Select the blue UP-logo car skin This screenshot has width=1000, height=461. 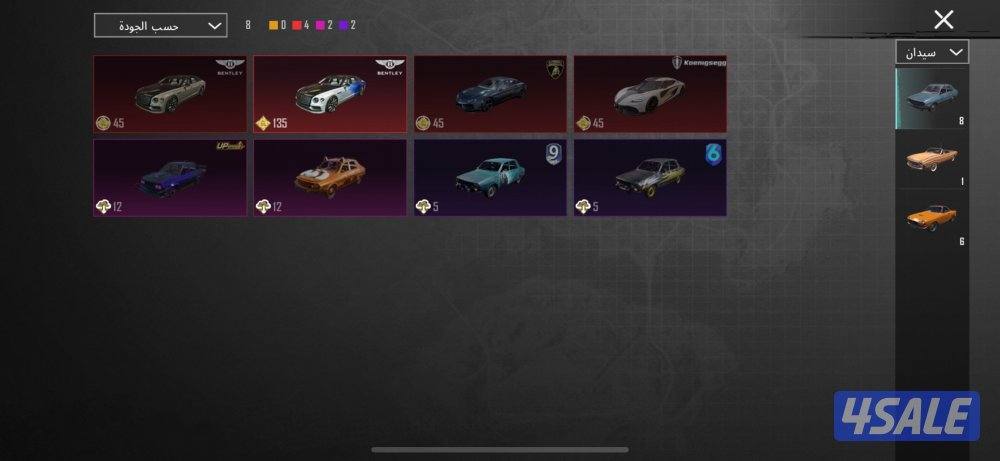(x=170, y=177)
